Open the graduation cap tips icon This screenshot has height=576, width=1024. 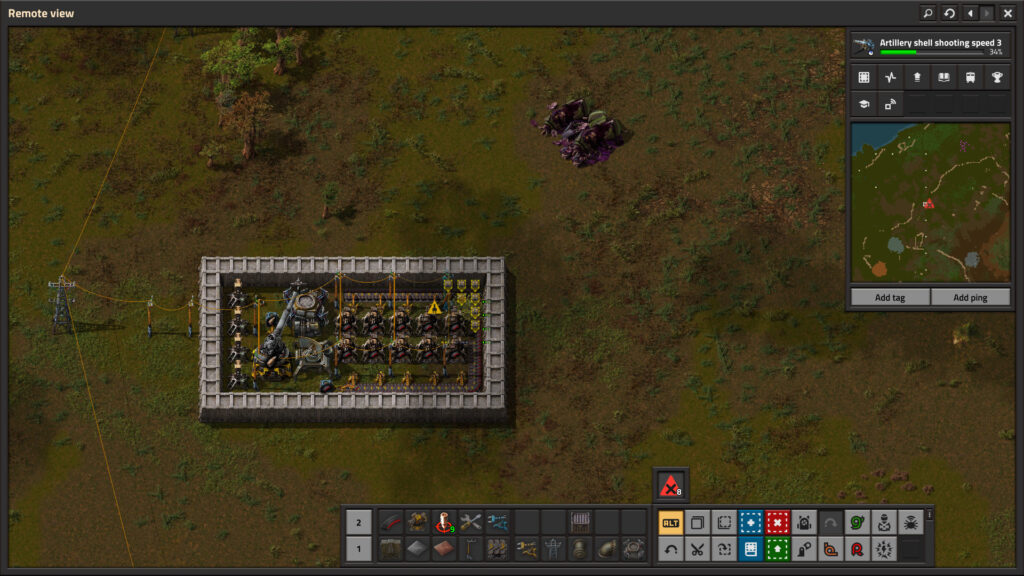pos(864,103)
